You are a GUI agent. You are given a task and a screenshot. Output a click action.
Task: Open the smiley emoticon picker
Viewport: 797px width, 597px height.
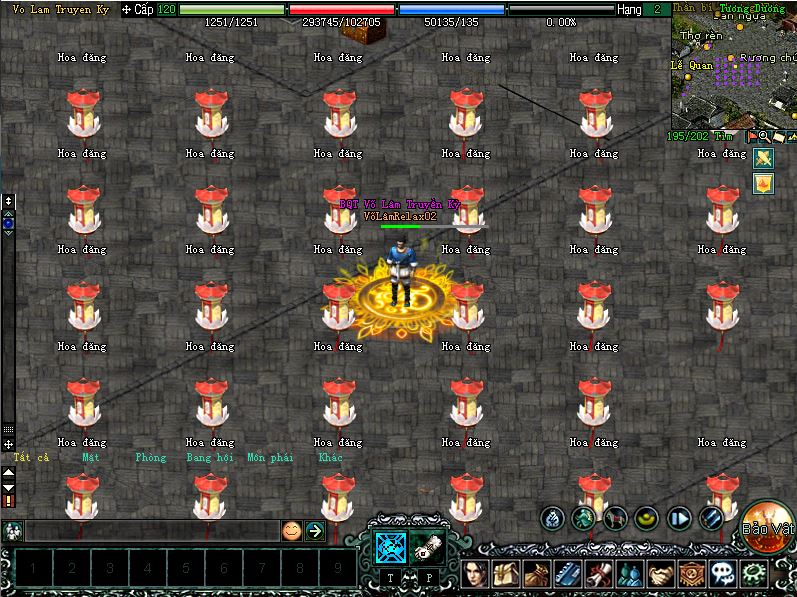(291, 531)
